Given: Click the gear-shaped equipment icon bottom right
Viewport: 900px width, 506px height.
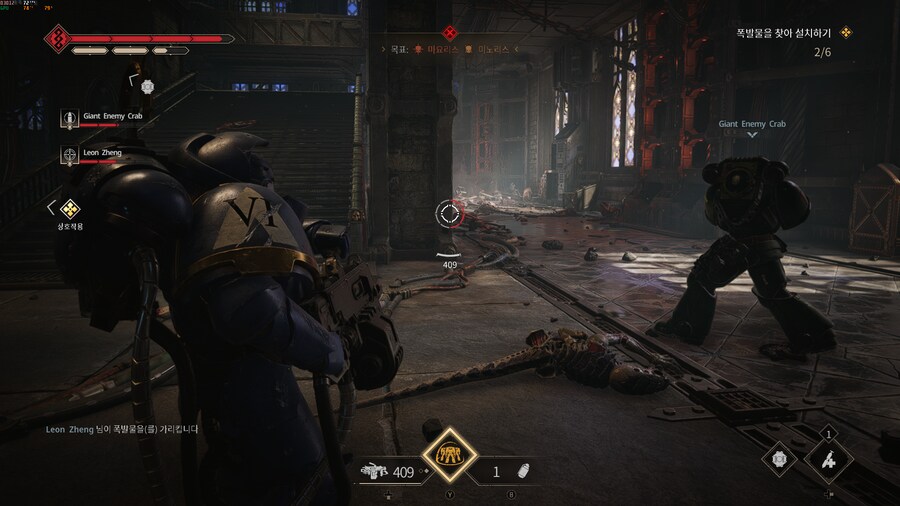Looking at the screenshot, I should [x=779, y=459].
